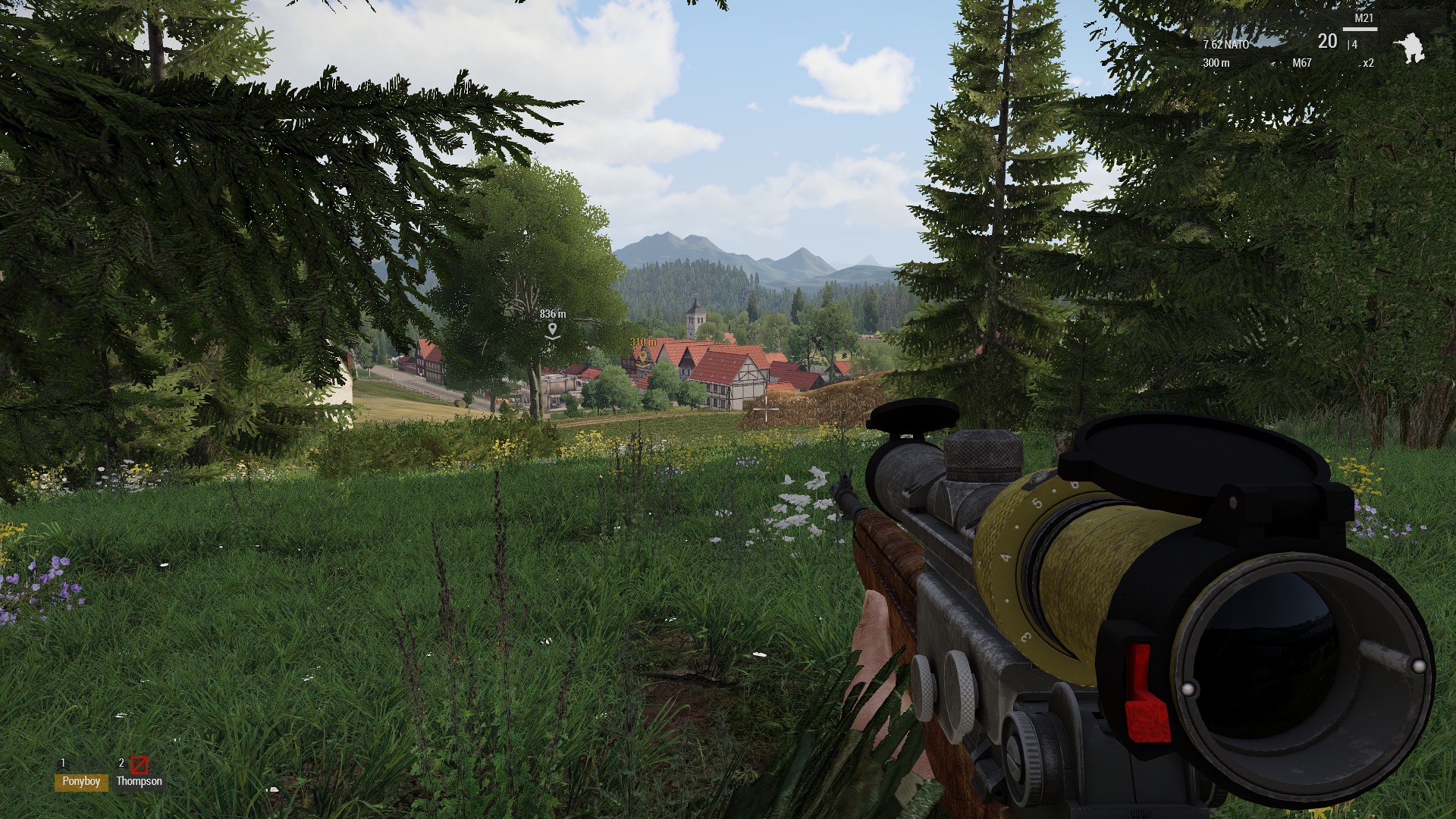
Task: Click the M67 grenade entry
Action: pos(1302,63)
